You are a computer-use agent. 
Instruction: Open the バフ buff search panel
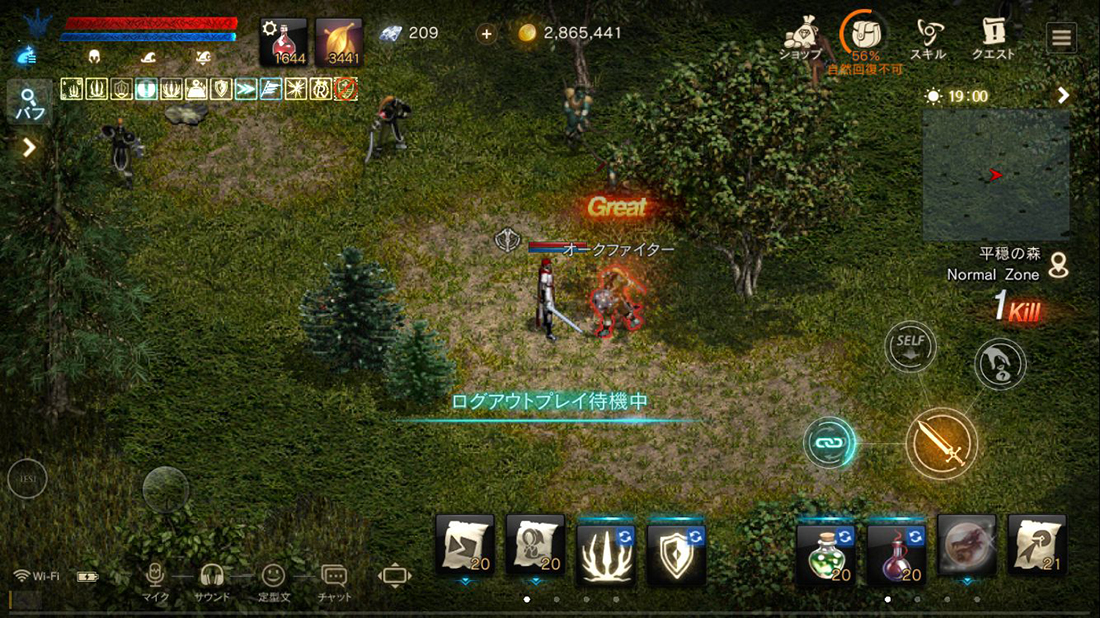(28, 103)
